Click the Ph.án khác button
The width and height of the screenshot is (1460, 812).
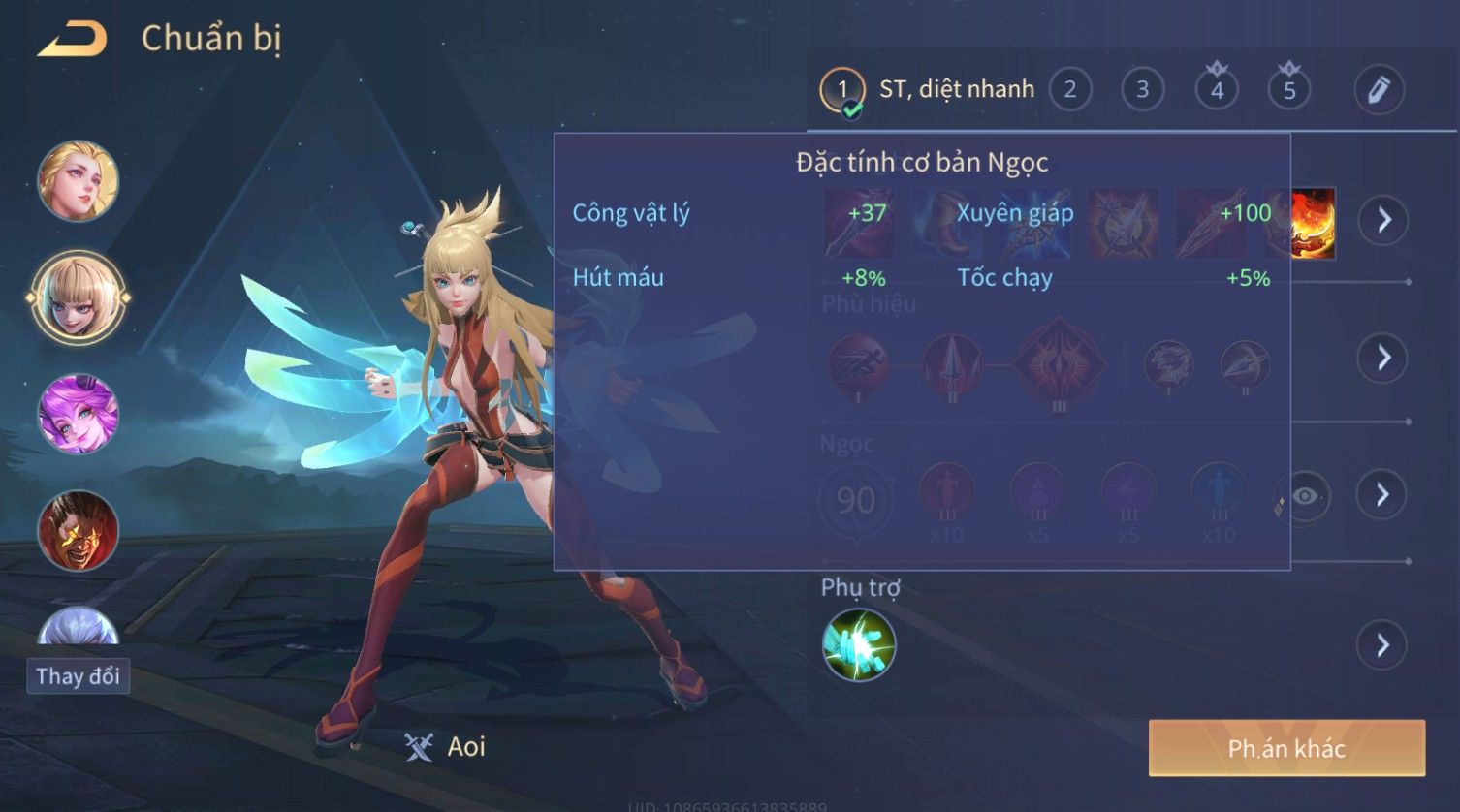(x=1286, y=748)
